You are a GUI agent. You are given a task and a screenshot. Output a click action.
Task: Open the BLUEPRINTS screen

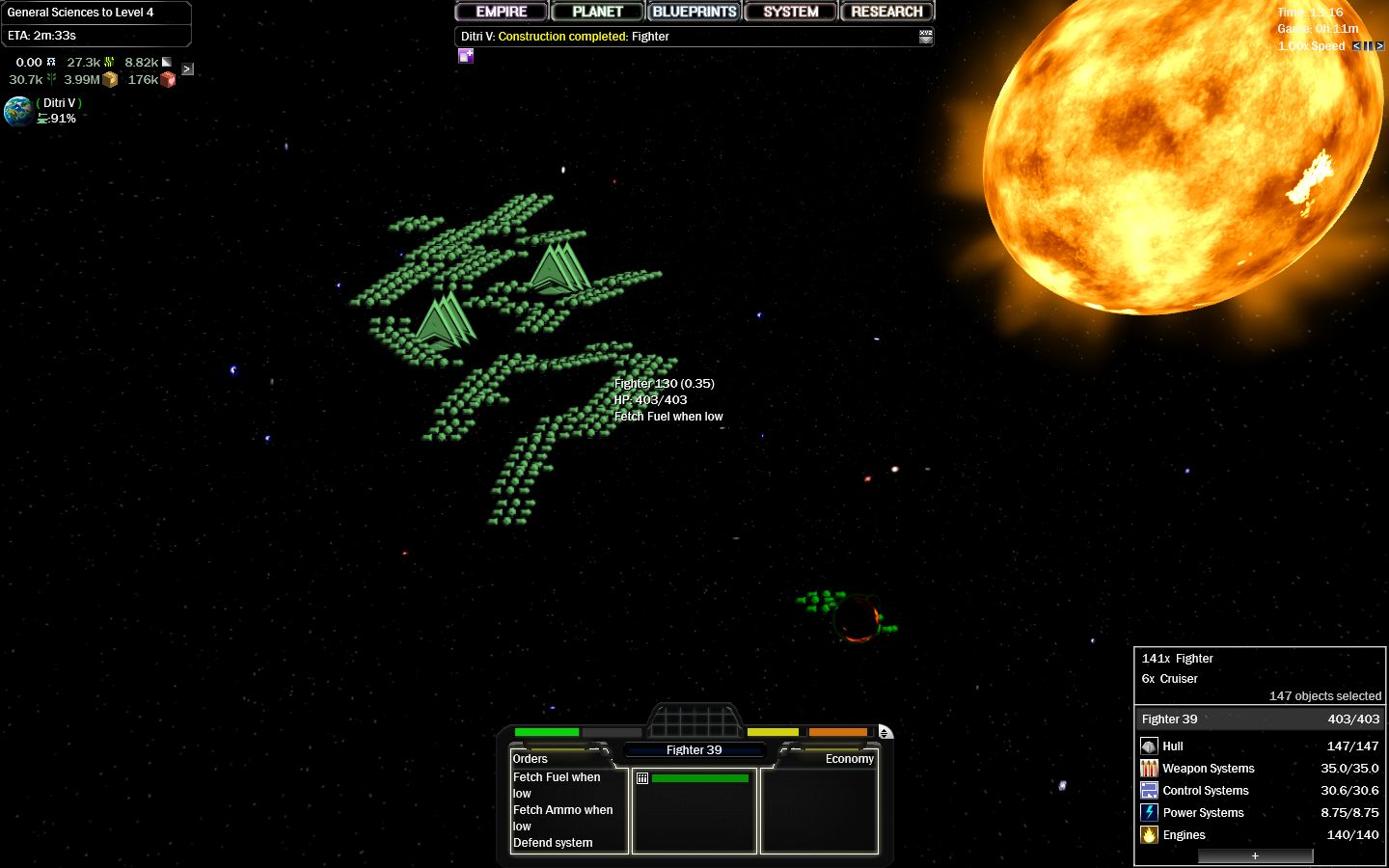click(x=694, y=11)
